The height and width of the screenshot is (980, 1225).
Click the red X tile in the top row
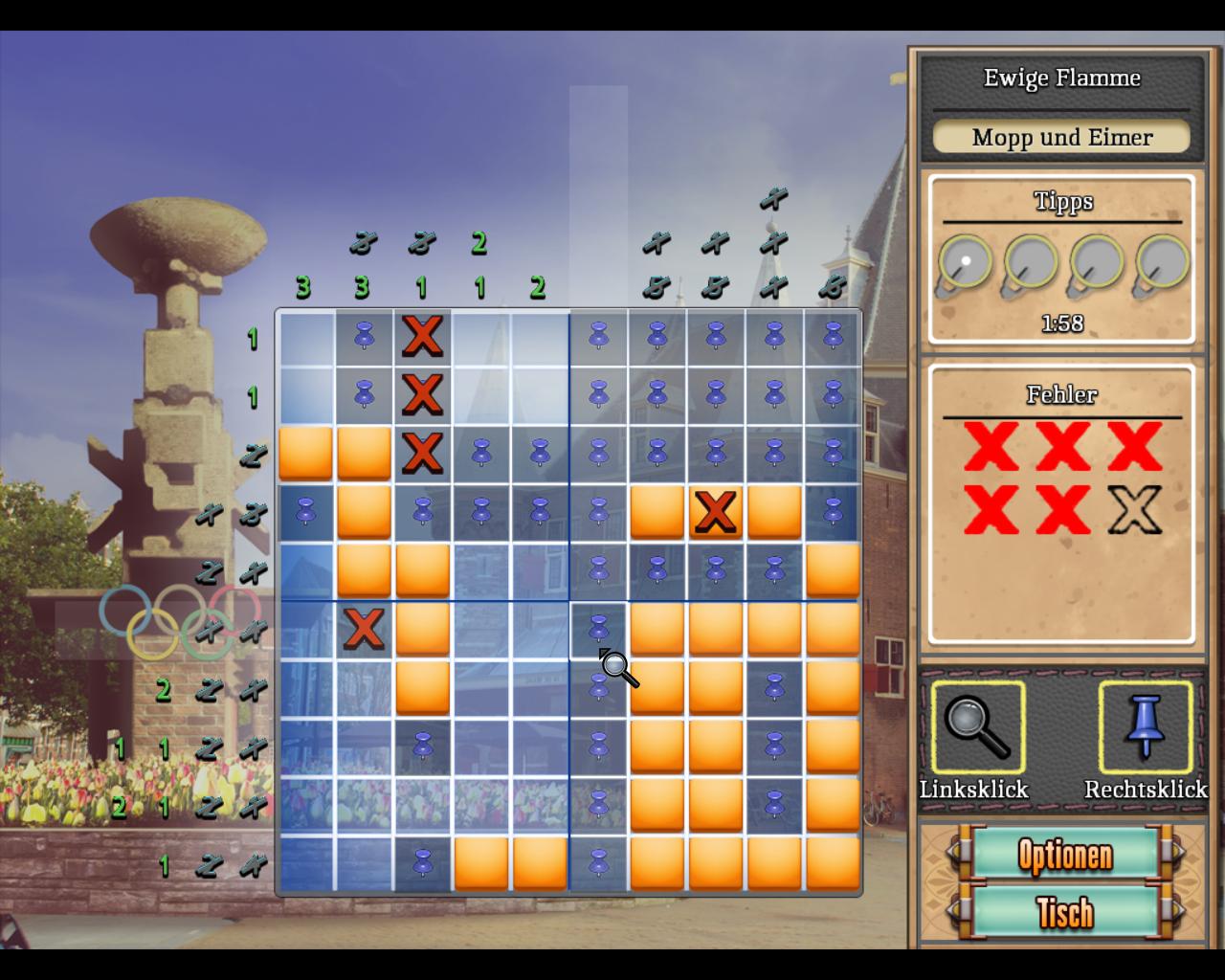coord(422,337)
